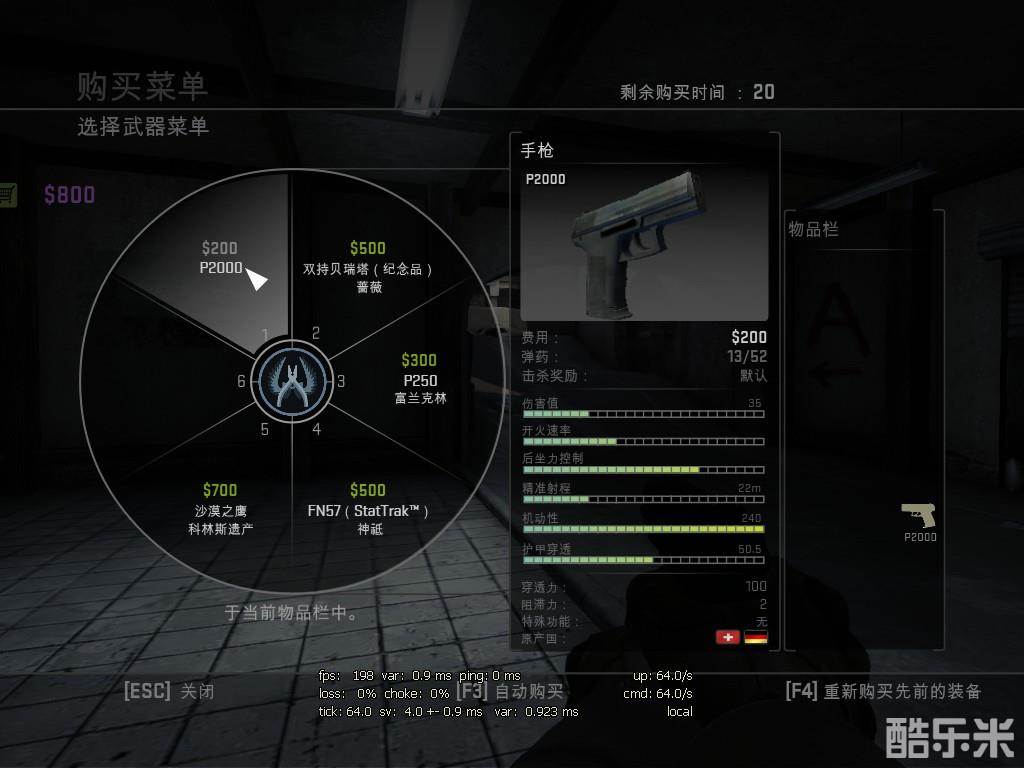The height and width of the screenshot is (768, 1024).
Task: Click the center pliers emblem of wheel
Action: tap(289, 381)
